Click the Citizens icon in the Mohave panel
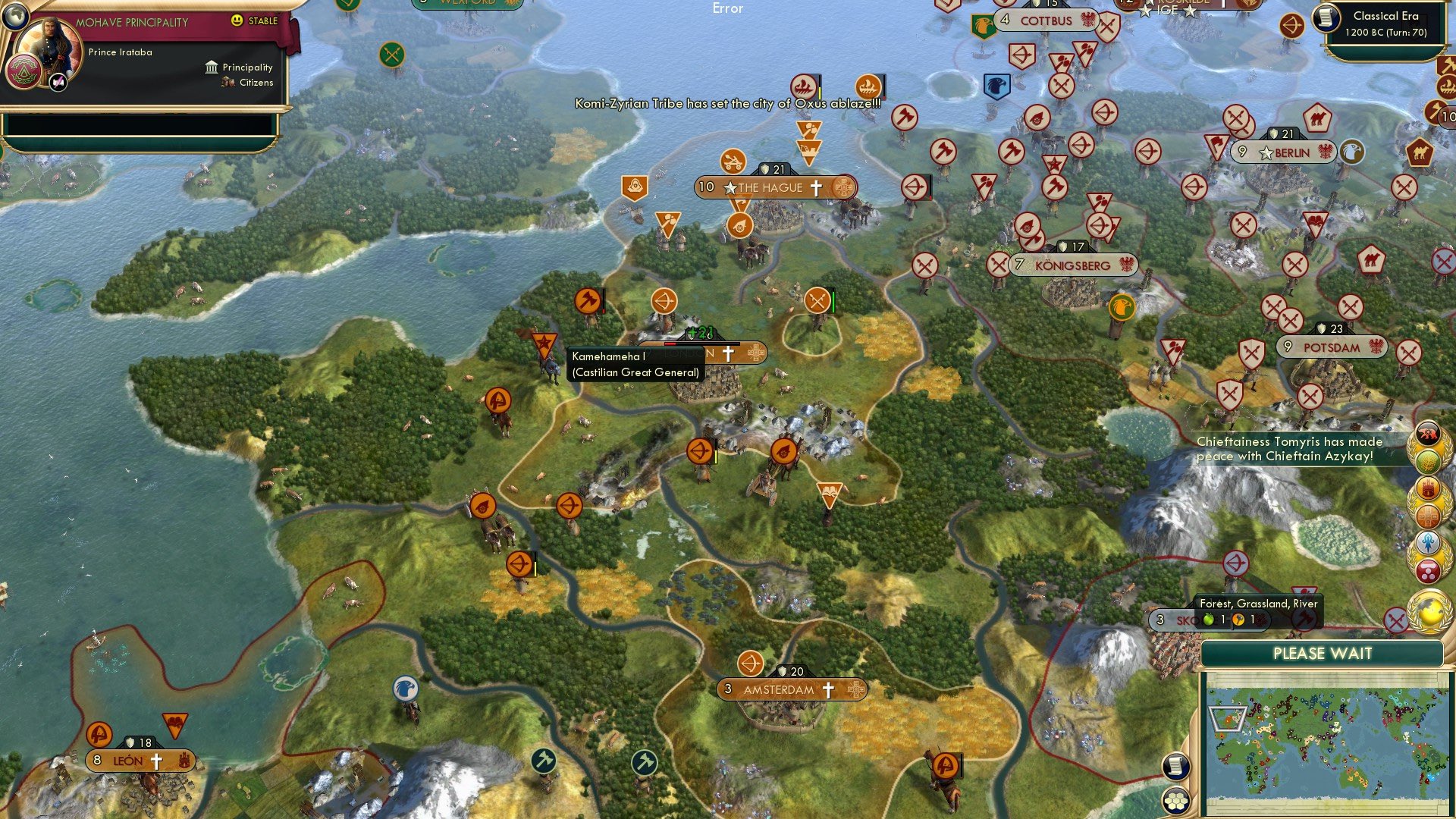Screen dimensions: 1456x819 point(227,83)
